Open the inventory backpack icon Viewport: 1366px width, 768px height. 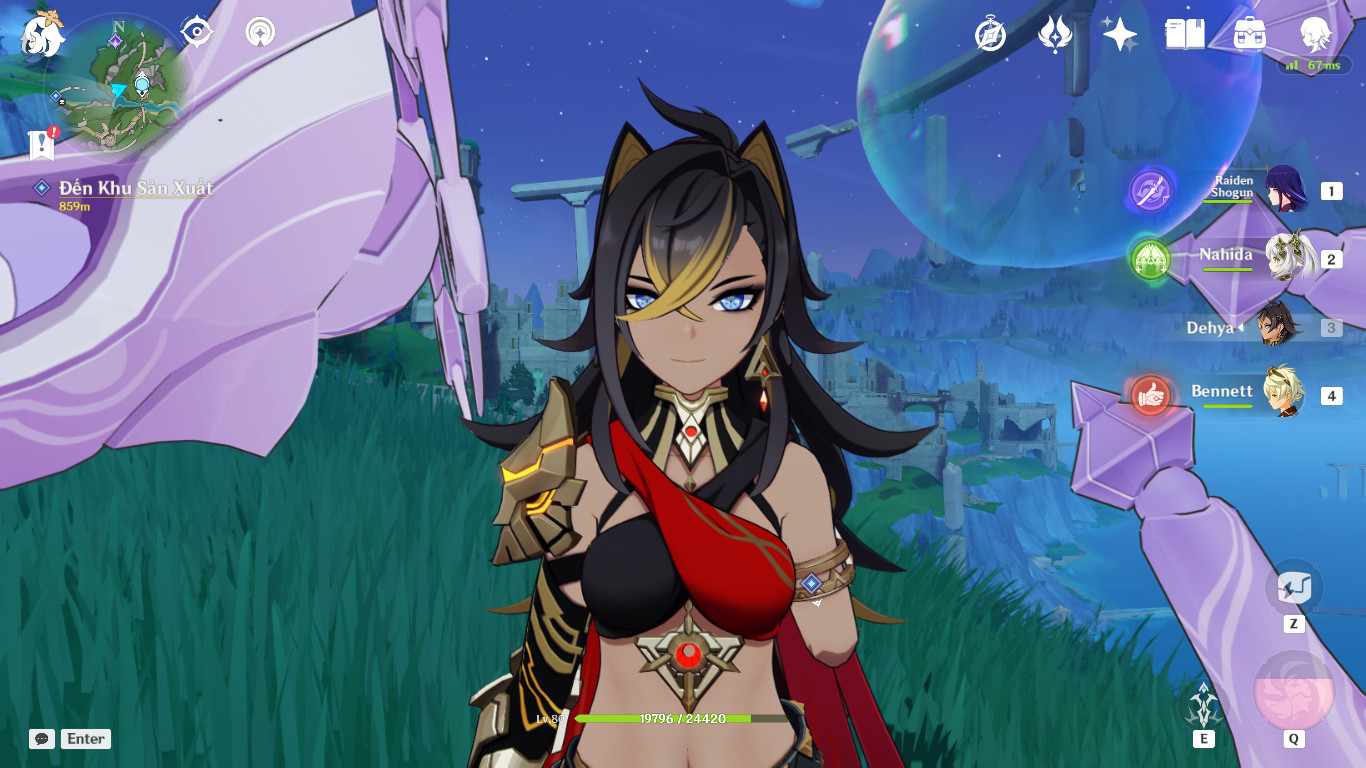pyautogui.click(x=1249, y=35)
